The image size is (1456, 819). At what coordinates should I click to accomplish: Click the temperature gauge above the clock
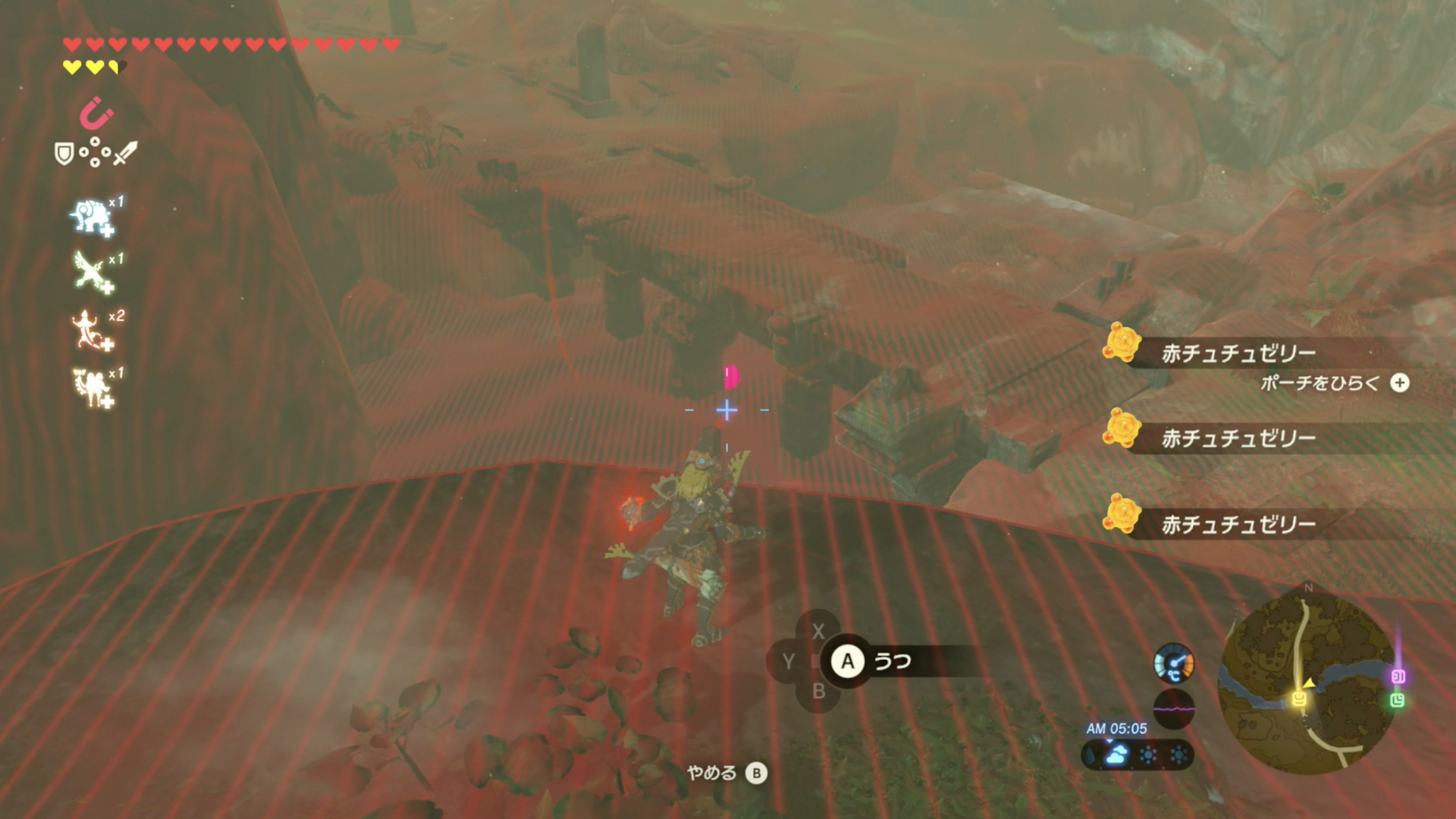pyautogui.click(x=1173, y=664)
